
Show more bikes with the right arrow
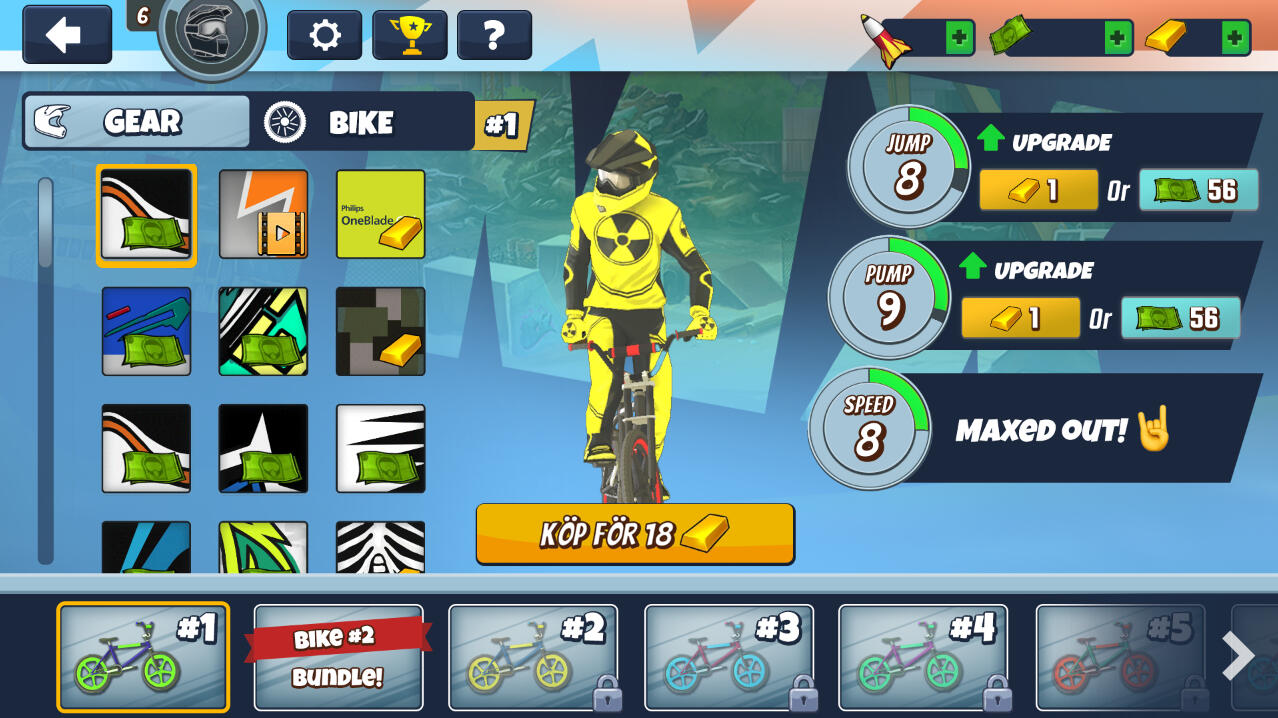(x=1238, y=657)
